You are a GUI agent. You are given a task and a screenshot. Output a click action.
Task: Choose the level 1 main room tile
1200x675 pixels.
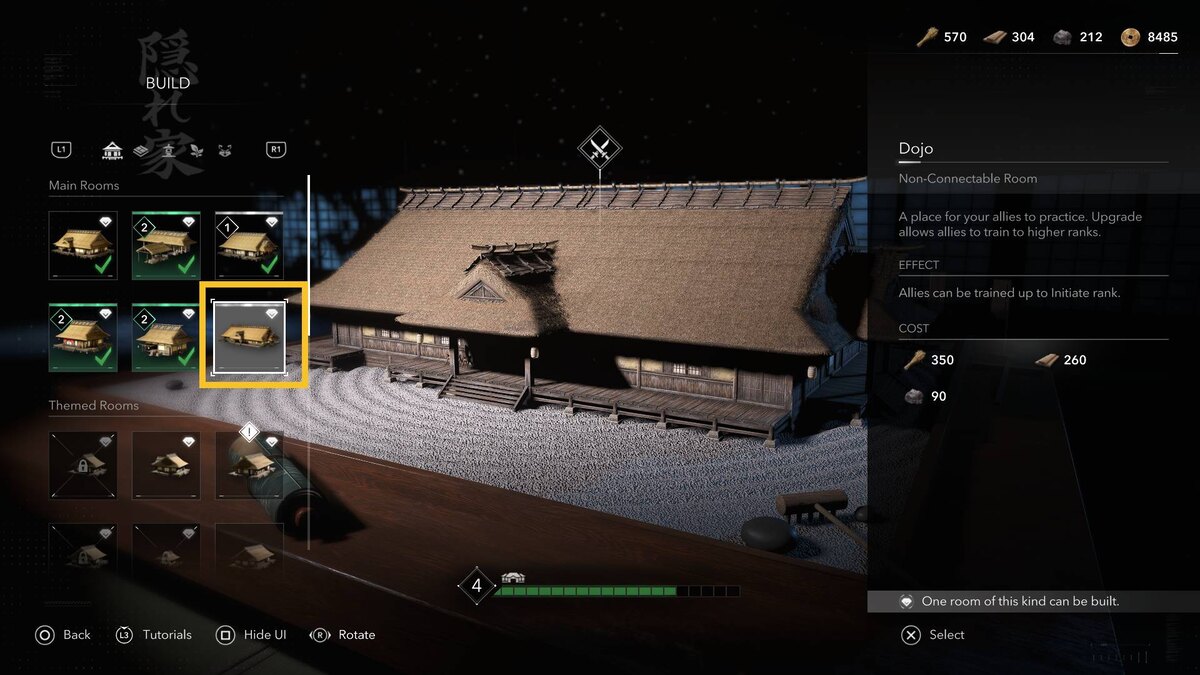249,245
